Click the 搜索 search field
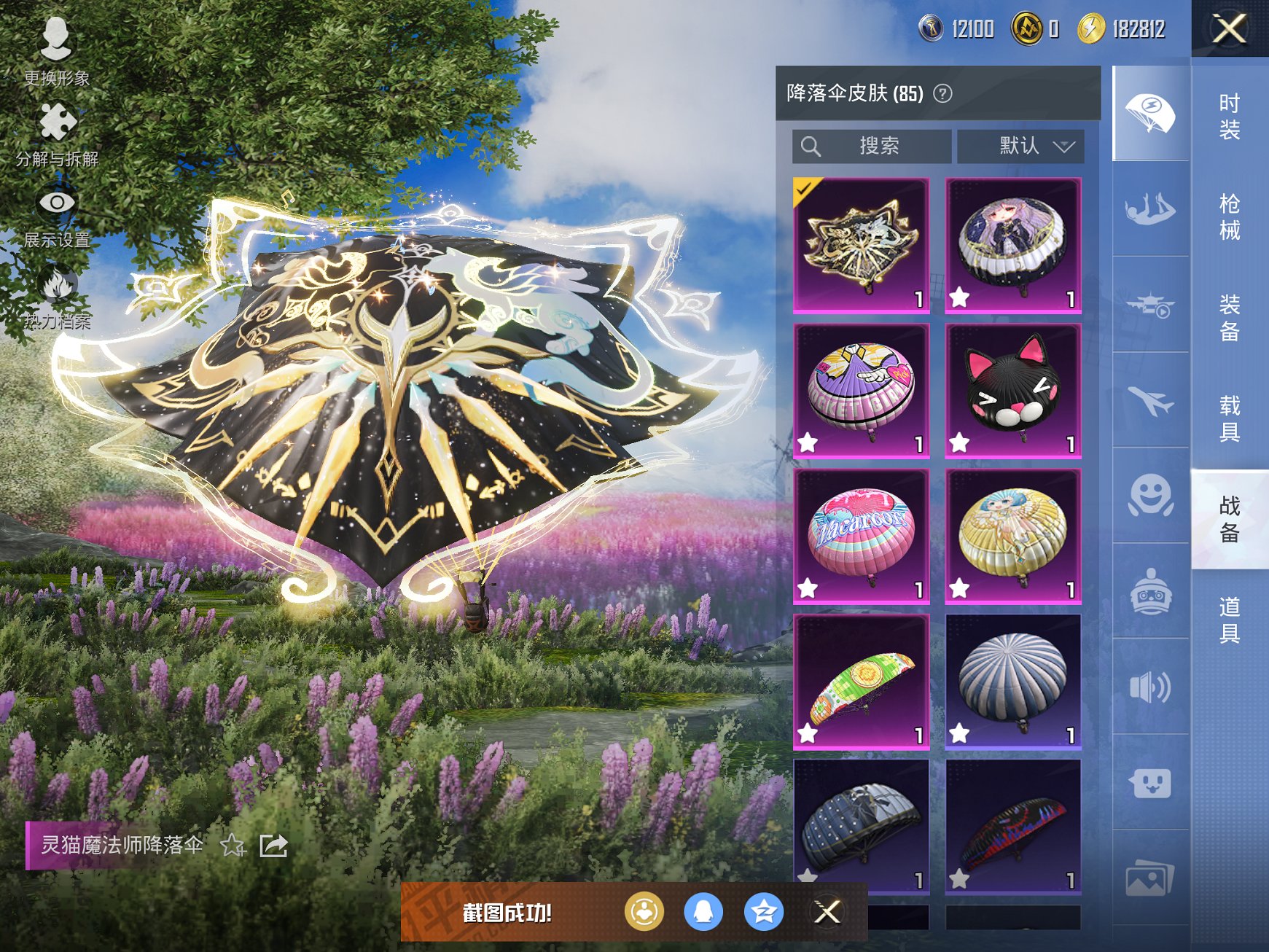1269x952 pixels. (872, 147)
